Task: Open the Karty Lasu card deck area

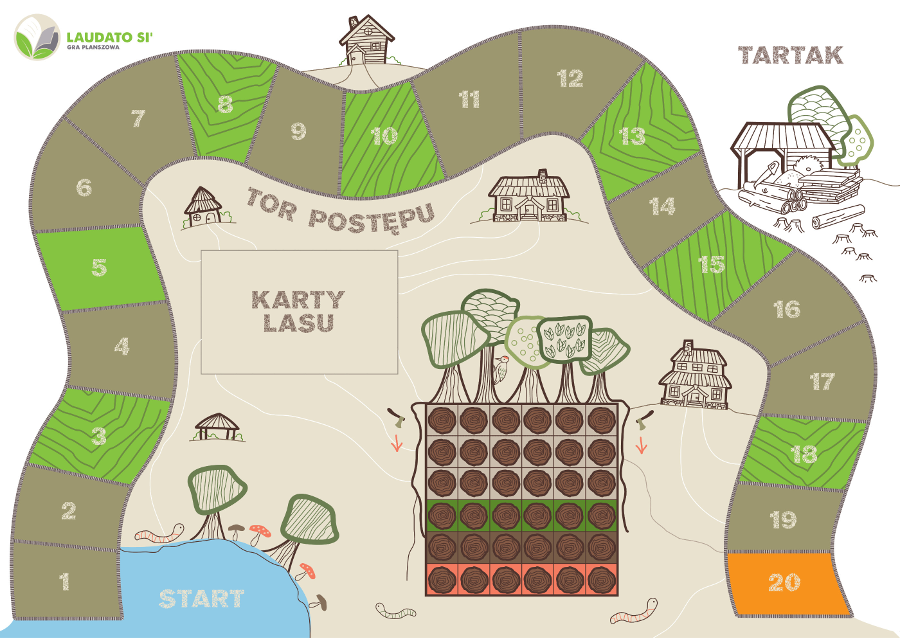Action: [x=299, y=310]
